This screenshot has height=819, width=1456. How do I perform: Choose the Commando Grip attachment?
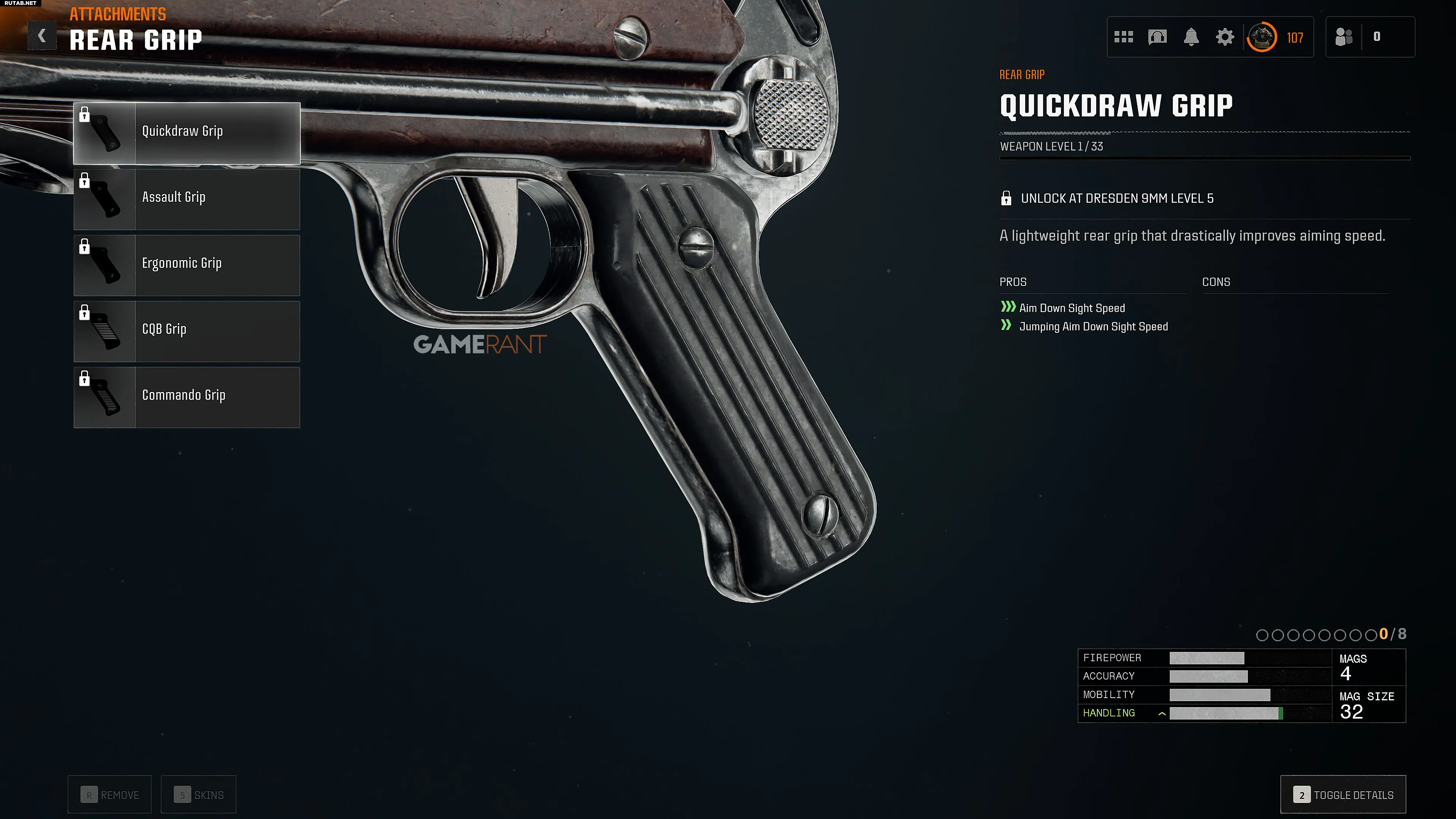(x=187, y=397)
